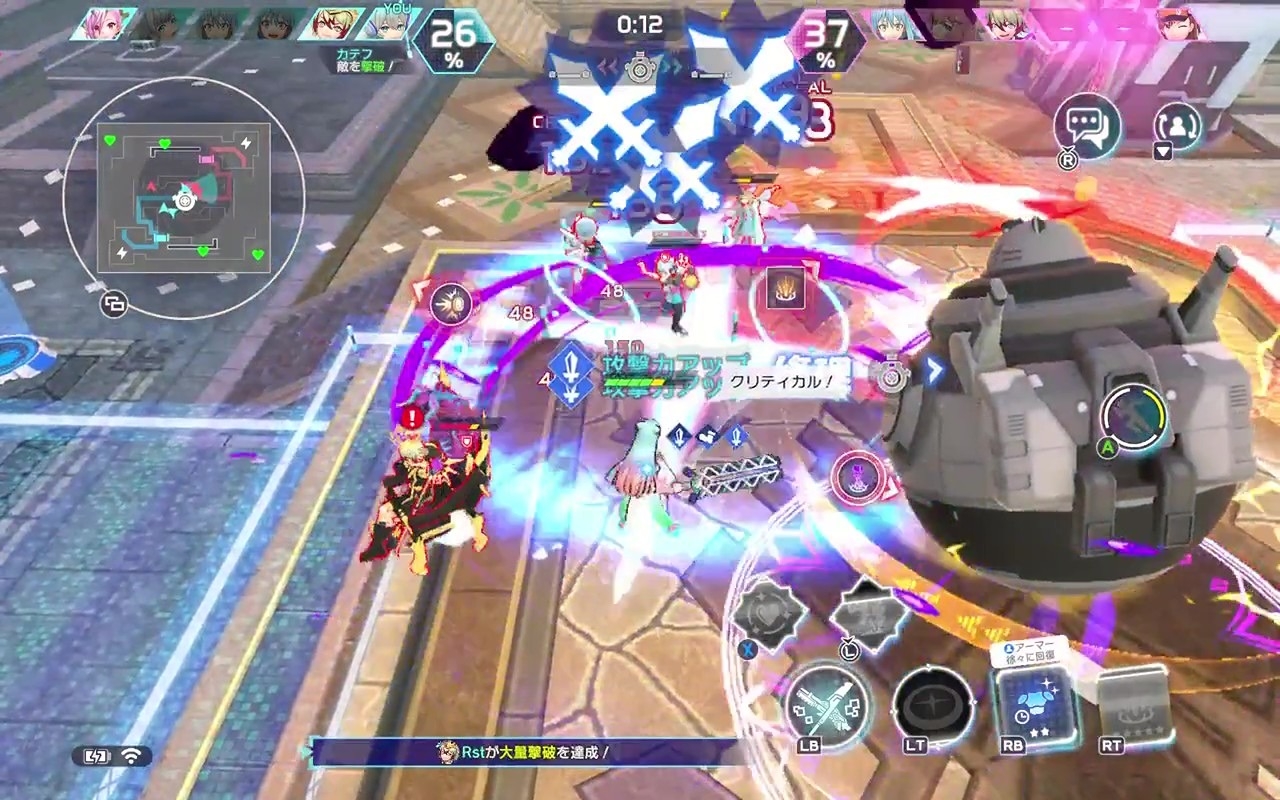Tap the switch-player target icon
Viewport: 1280px width, 800px height.
click(x=1178, y=126)
